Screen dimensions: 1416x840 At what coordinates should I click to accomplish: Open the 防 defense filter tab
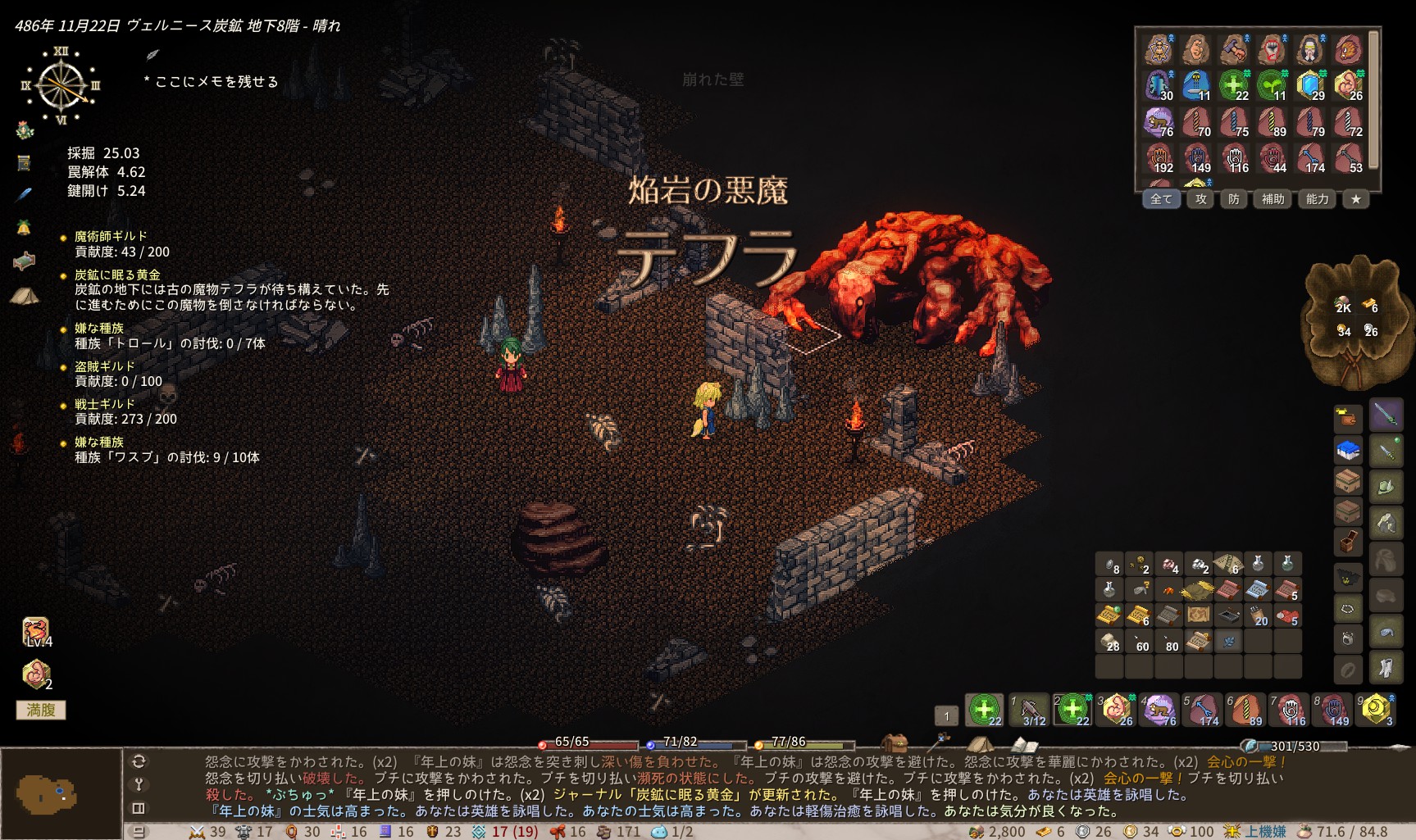tap(1233, 199)
